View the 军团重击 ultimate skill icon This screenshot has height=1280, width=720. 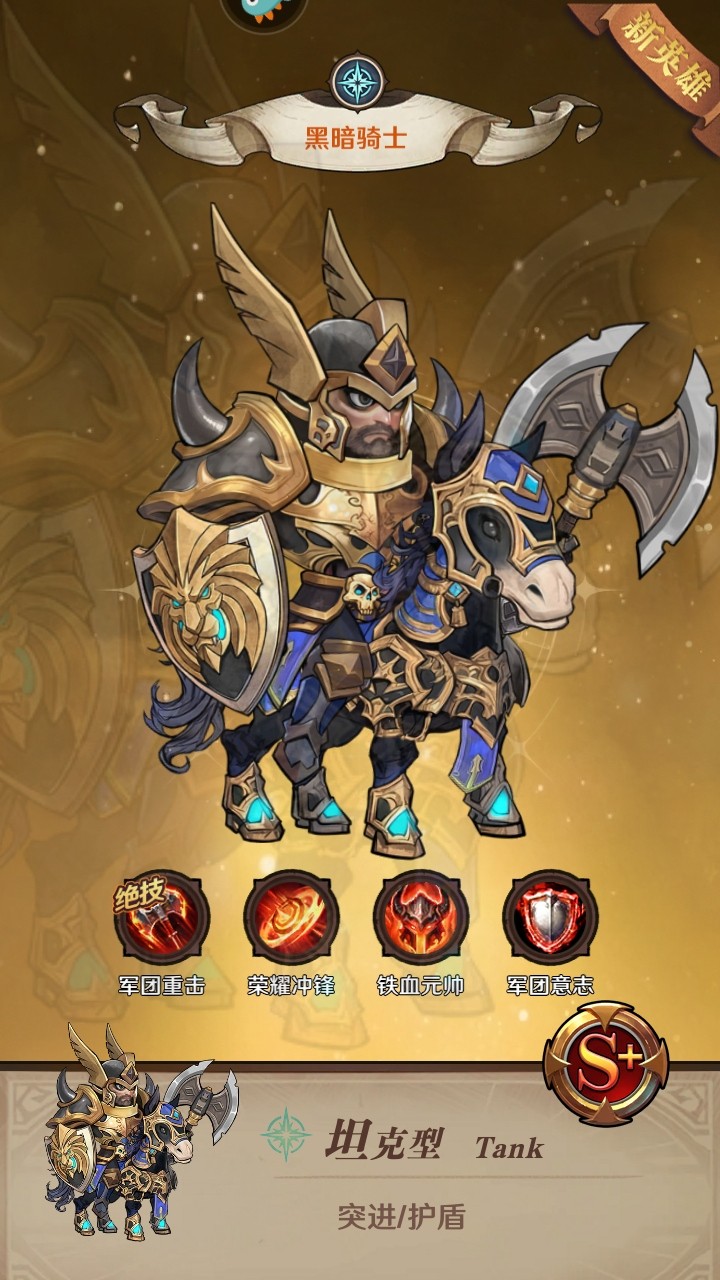pyautogui.click(x=162, y=917)
